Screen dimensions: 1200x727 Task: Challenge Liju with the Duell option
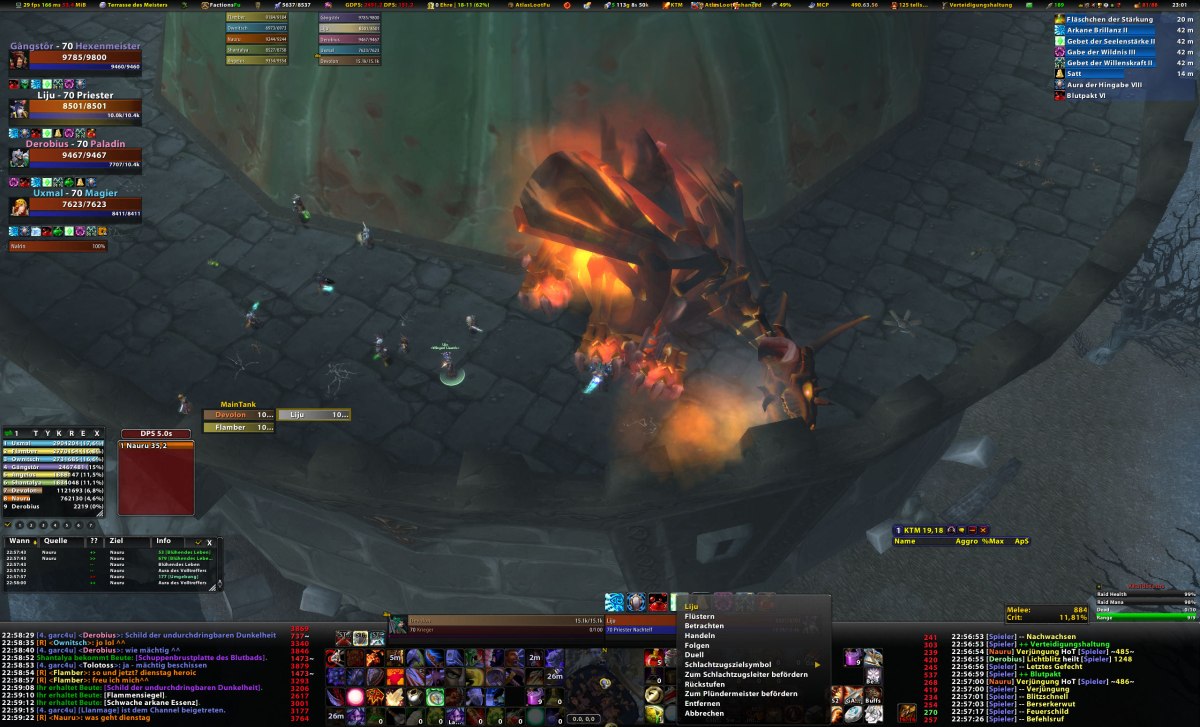pyautogui.click(x=695, y=655)
